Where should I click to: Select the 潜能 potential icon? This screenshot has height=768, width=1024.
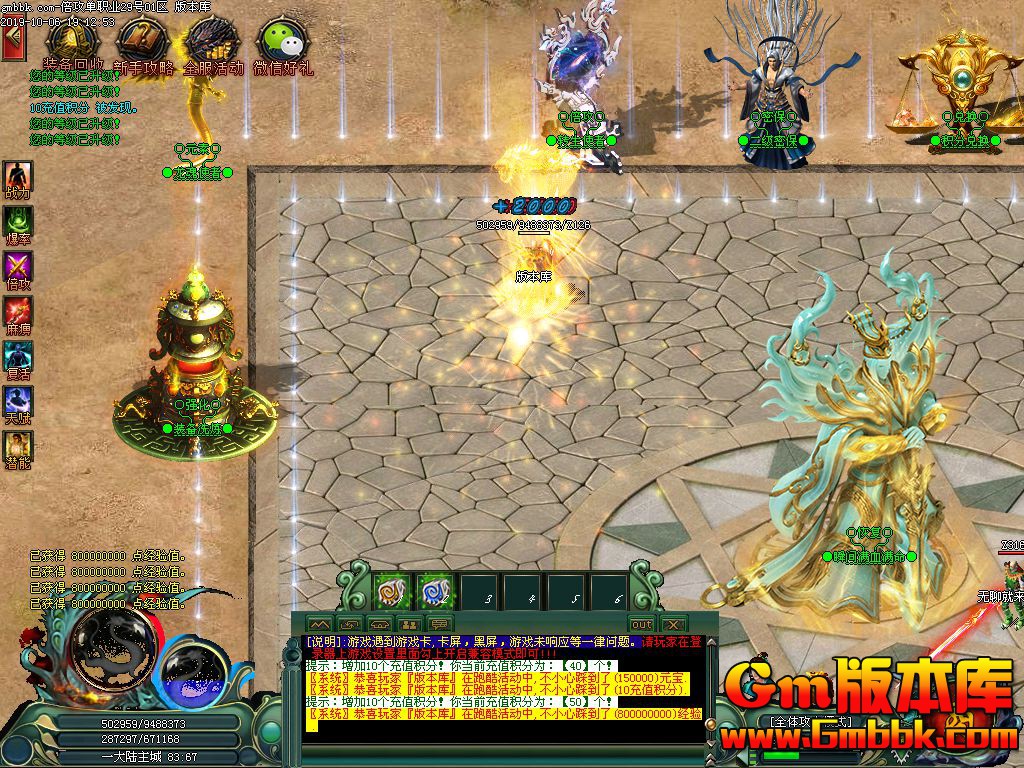(x=18, y=448)
